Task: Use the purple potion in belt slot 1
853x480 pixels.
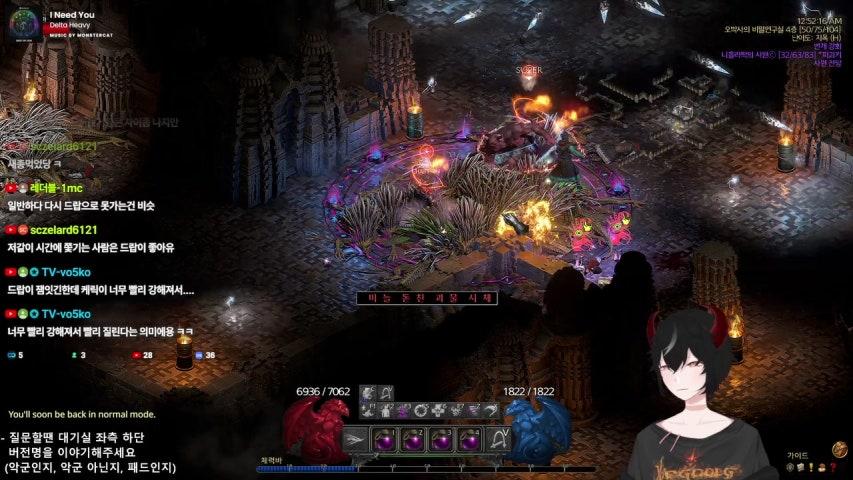Action: [x=385, y=439]
